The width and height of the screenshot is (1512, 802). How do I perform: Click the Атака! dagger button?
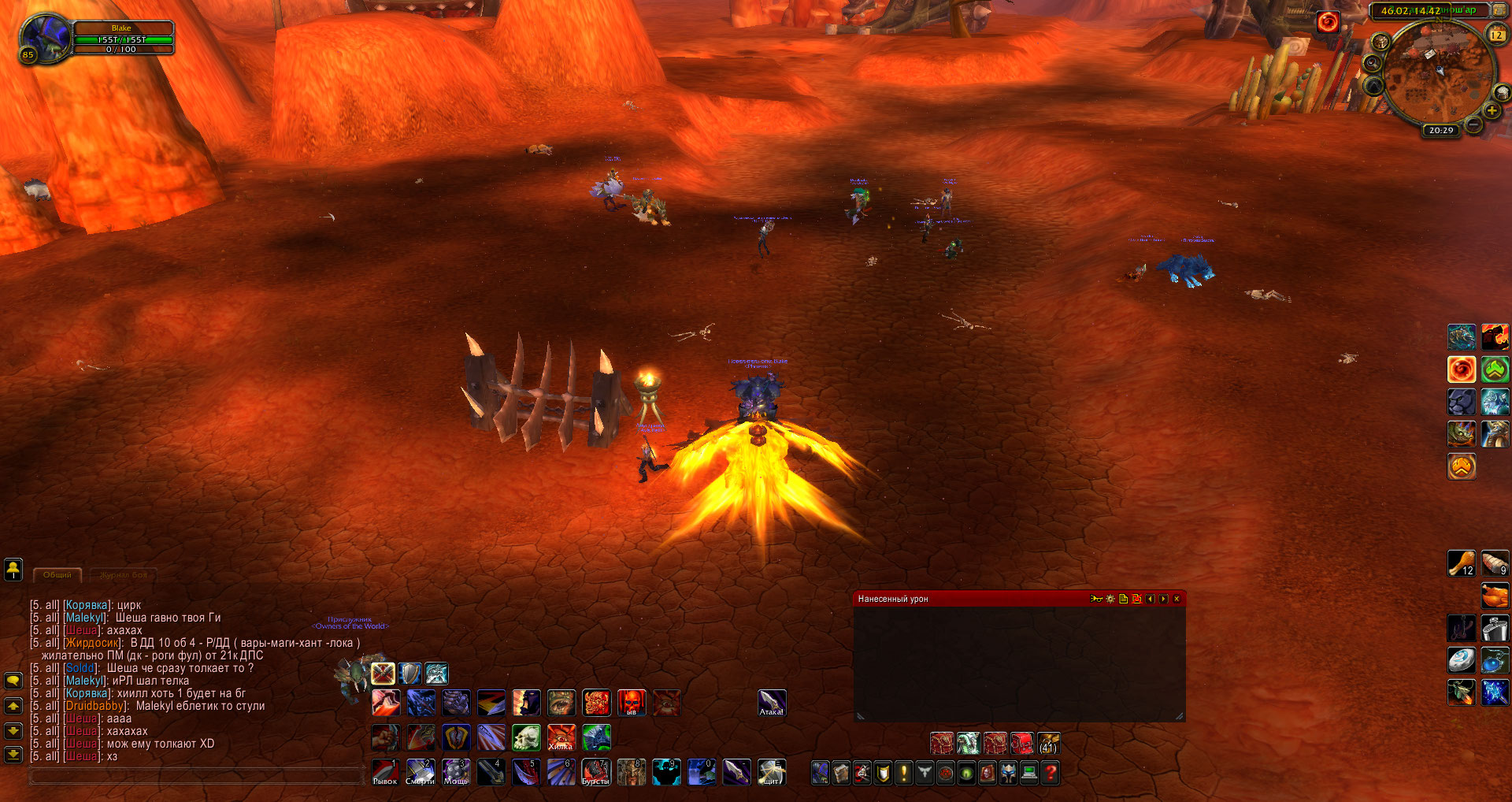(772, 703)
